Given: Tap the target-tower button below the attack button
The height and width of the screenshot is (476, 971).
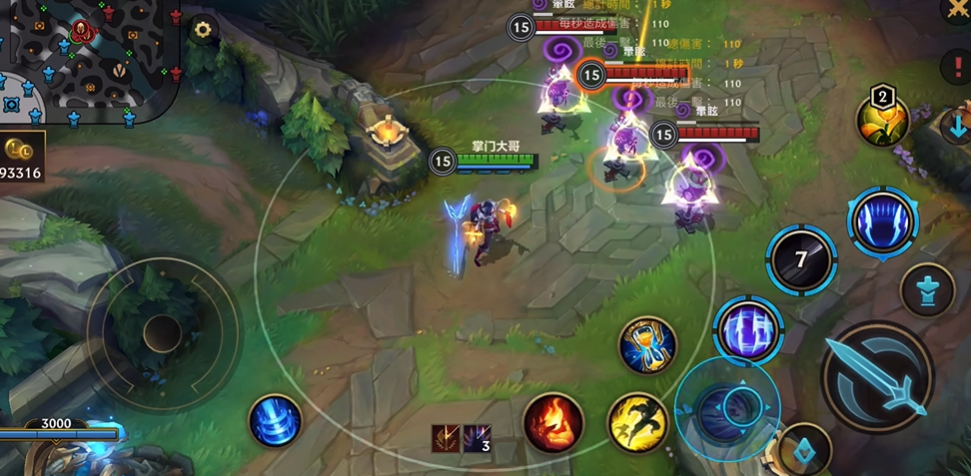Looking at the screenshot, I should coord(804,448).
